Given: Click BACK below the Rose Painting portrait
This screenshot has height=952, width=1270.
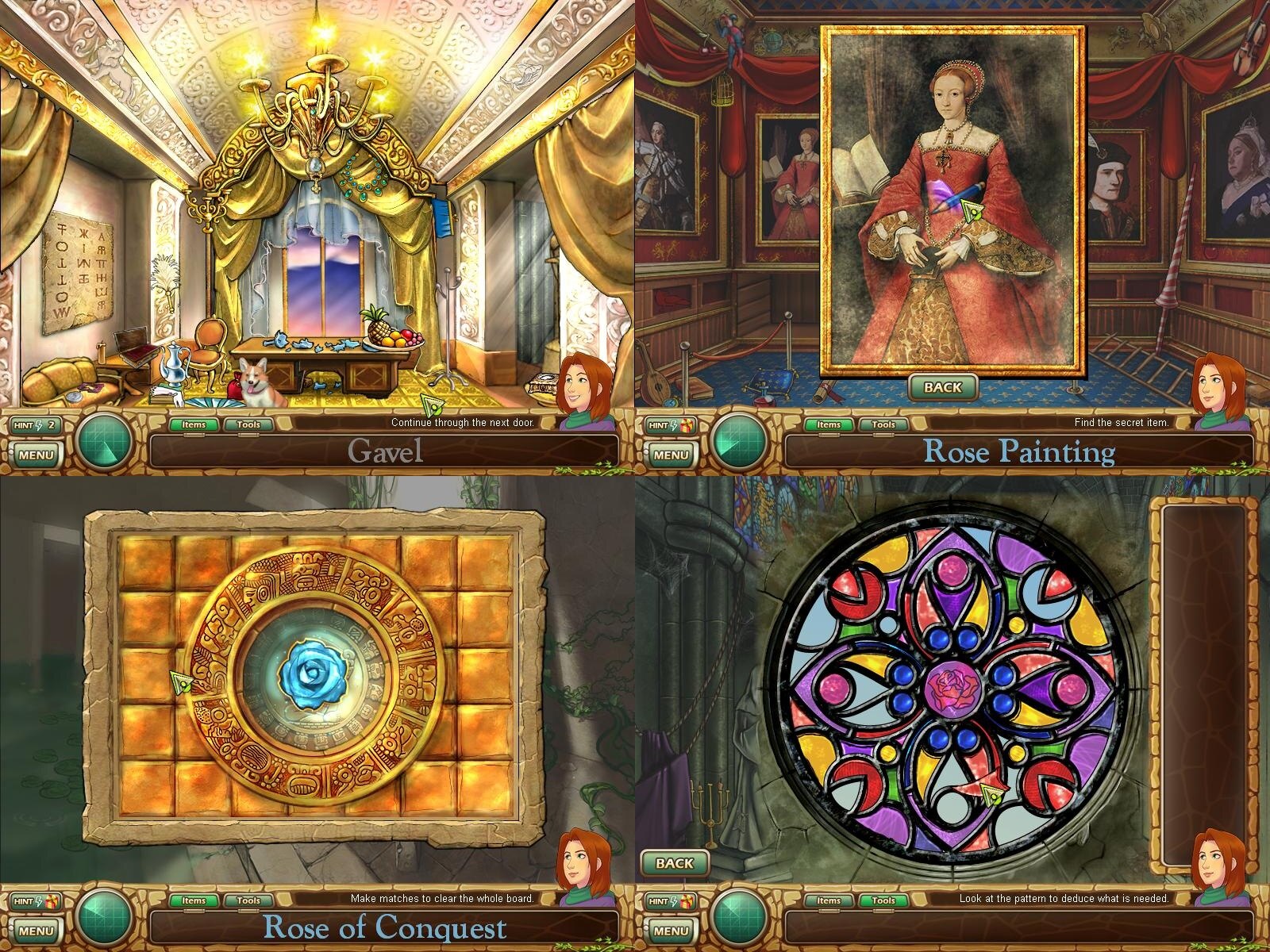Looking at the screenshot, I should (942, 387).
